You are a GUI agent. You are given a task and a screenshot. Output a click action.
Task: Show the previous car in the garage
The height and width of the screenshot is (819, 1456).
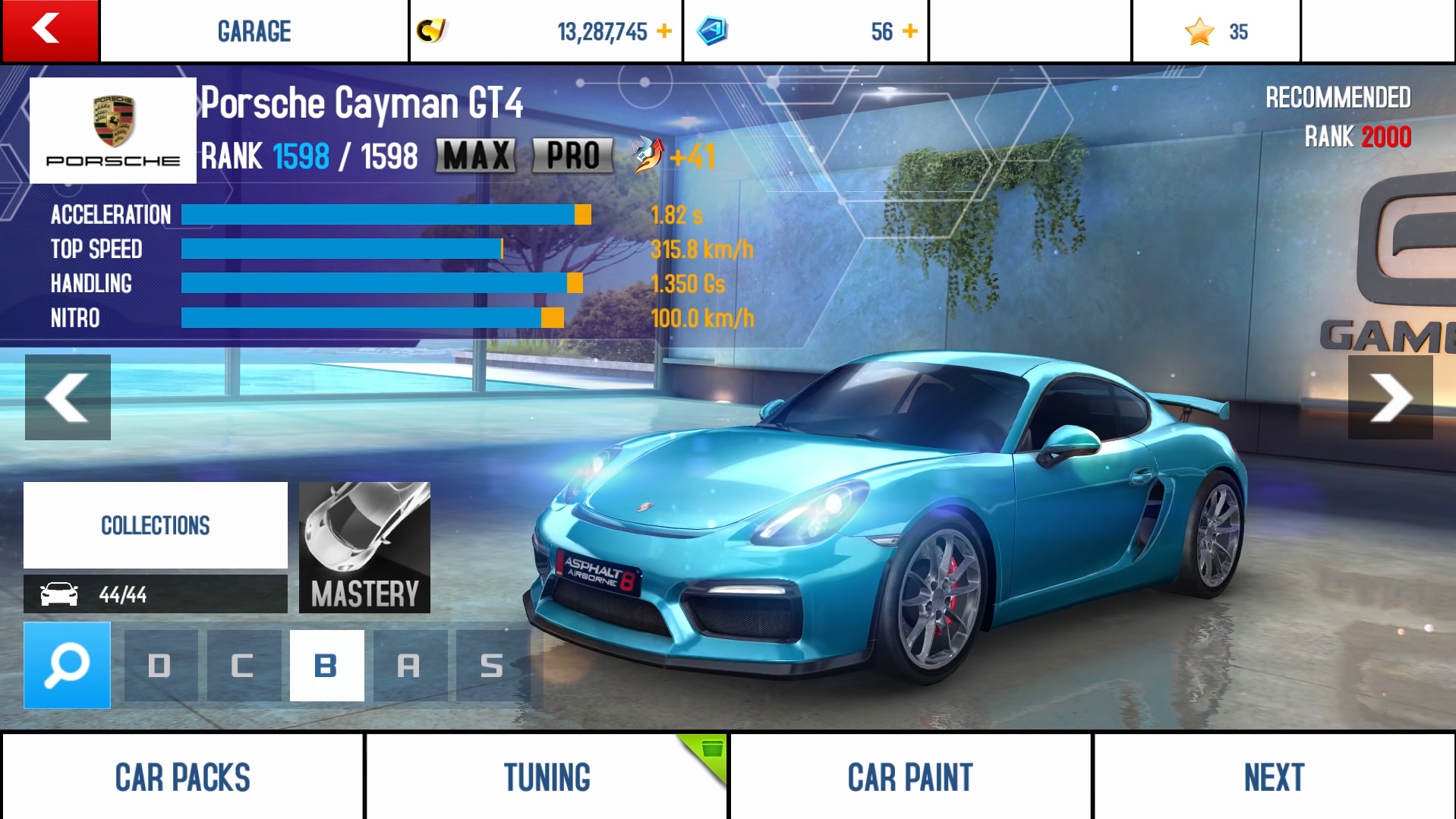click(68, 397)
